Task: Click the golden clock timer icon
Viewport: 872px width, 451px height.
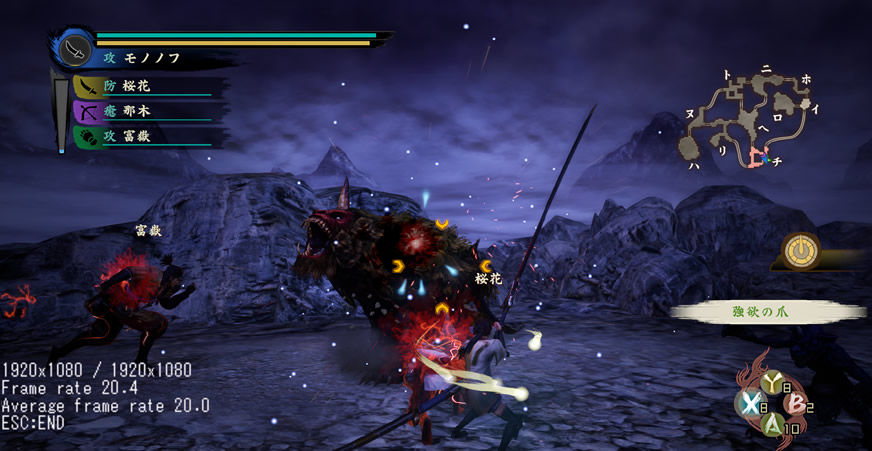Action: pos(800,249)
